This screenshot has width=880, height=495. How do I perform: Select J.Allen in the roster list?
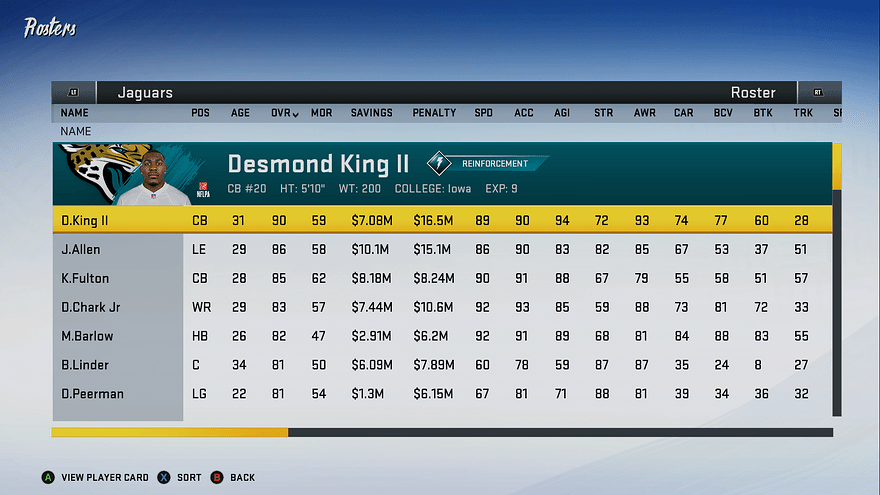tap(440, 249)
